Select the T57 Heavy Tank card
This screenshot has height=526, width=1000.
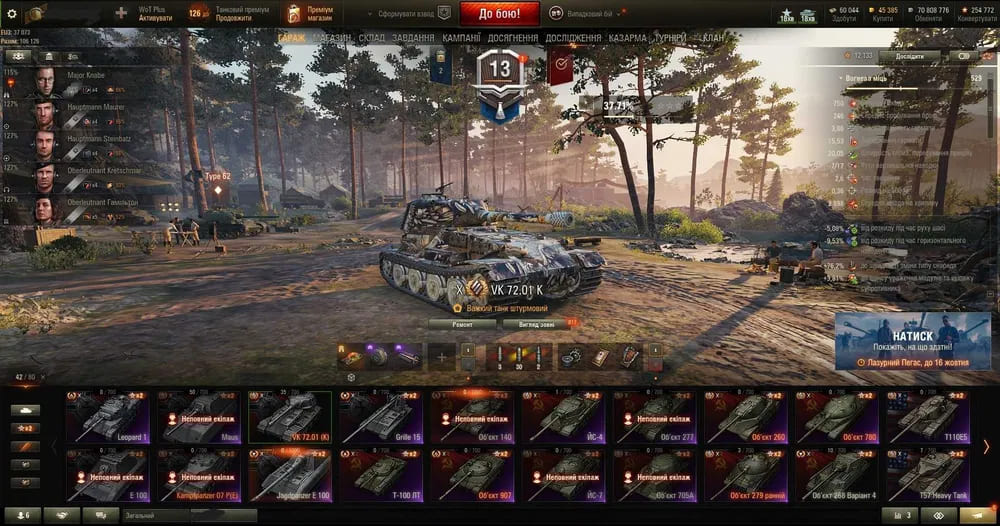(x=930, y=474)
